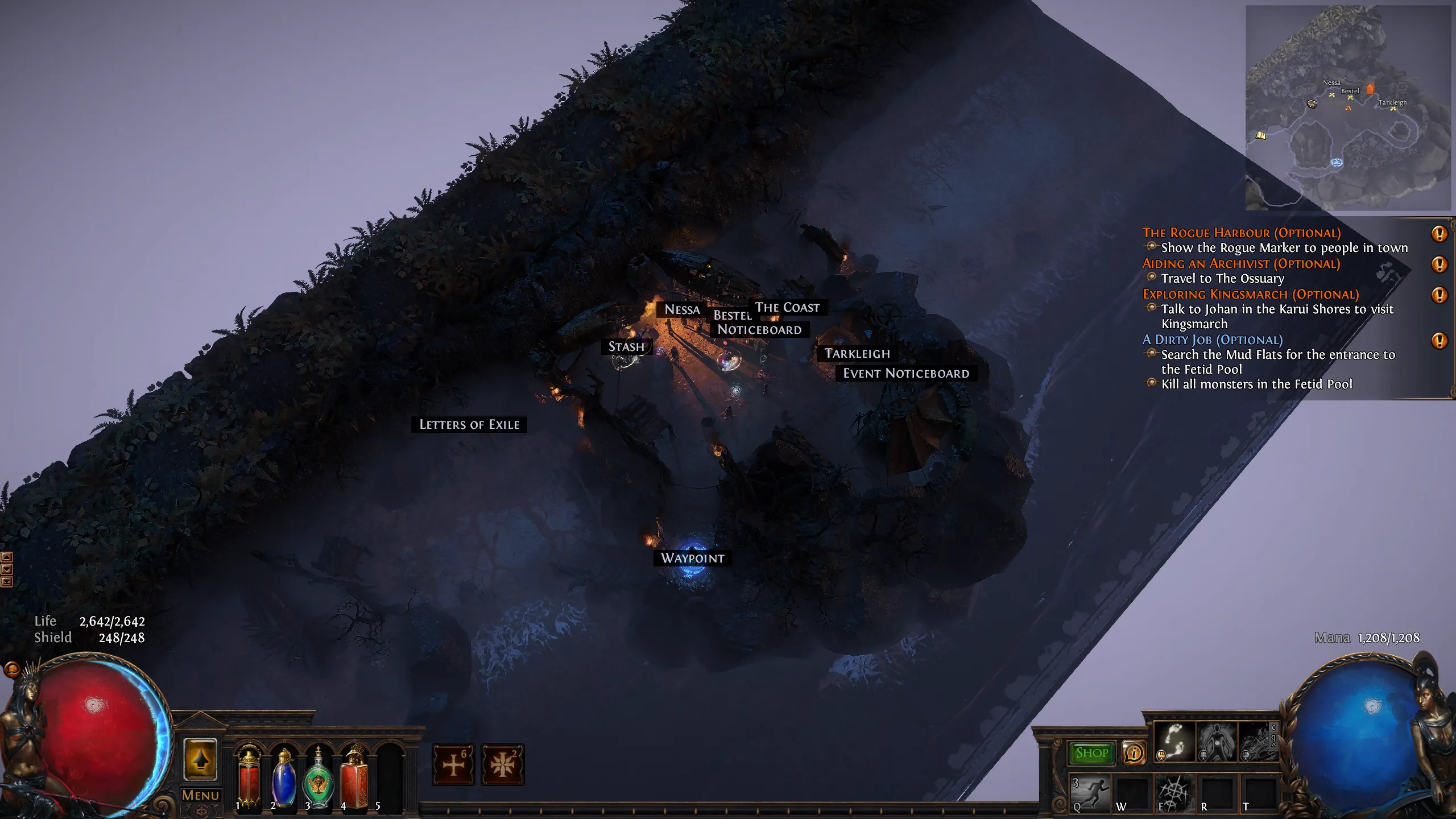Screen dimensions: 1456x819
Task: Open the Menu button
Action: coord(200,795)
